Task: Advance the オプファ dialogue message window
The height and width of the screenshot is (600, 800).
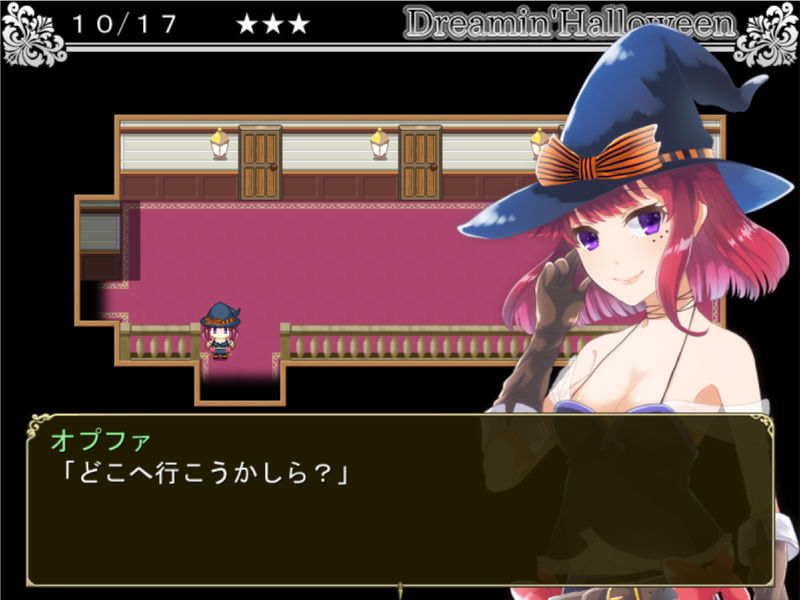Action: point(400,500)
